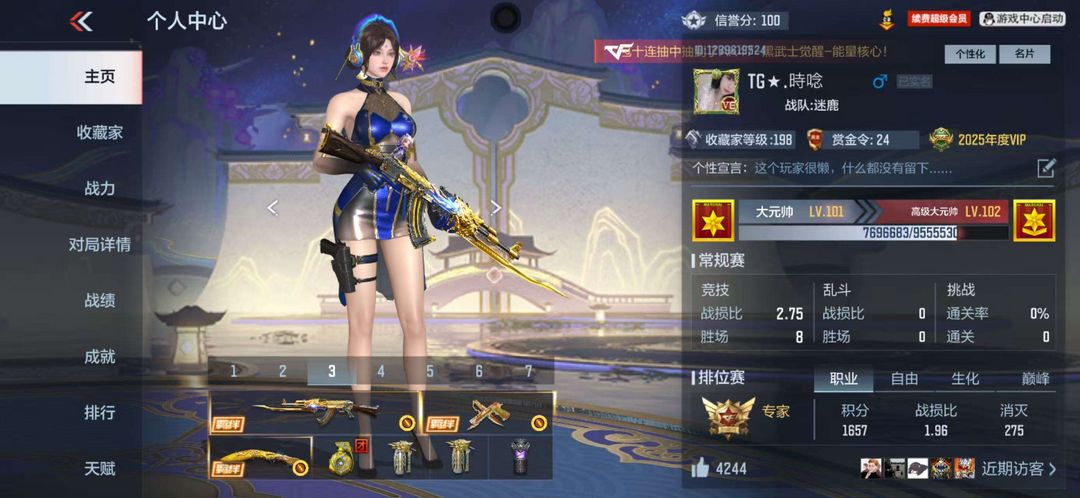1080x498 pixels.
Task: Edit the 个性宣言 with the pencil icon
Action: (x=1045, y=168)
